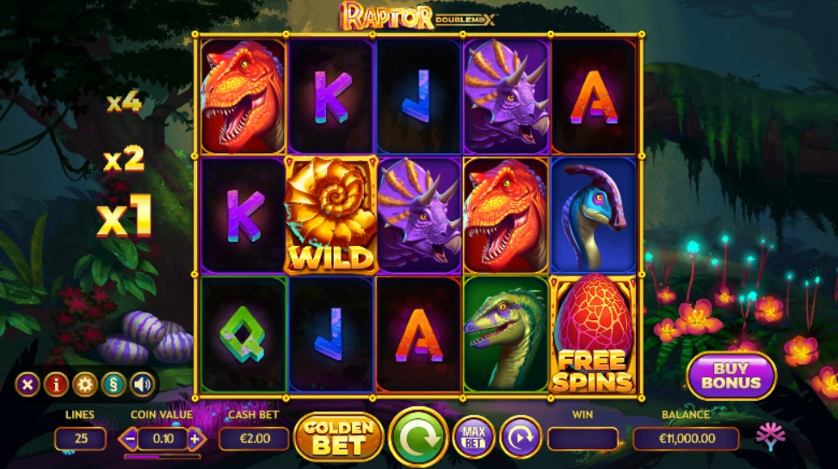Open settings via the gear icon
This screenshot has width=838, height=469.
[86, 383]
